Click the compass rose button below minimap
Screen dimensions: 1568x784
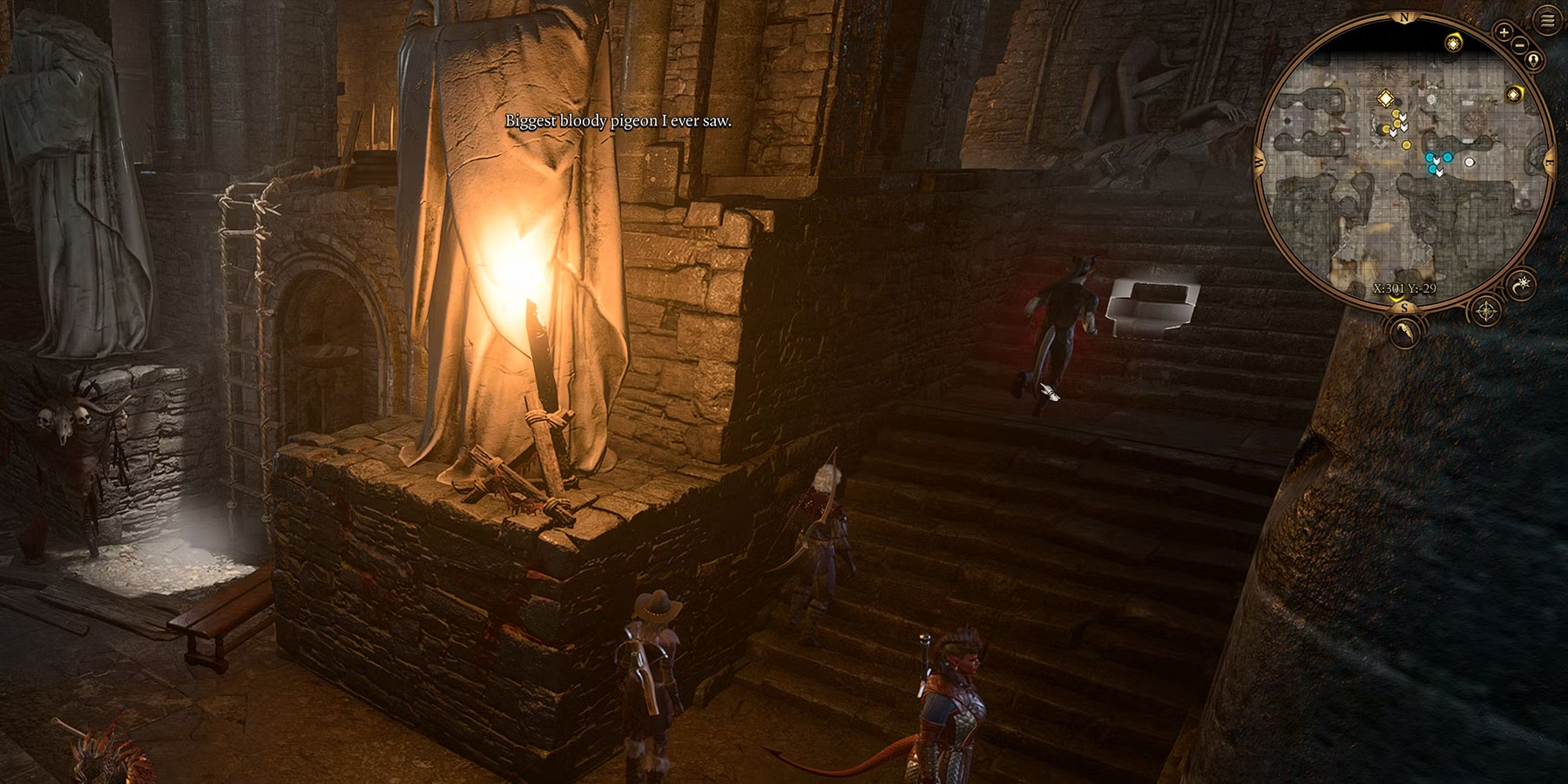point(1486,311)
